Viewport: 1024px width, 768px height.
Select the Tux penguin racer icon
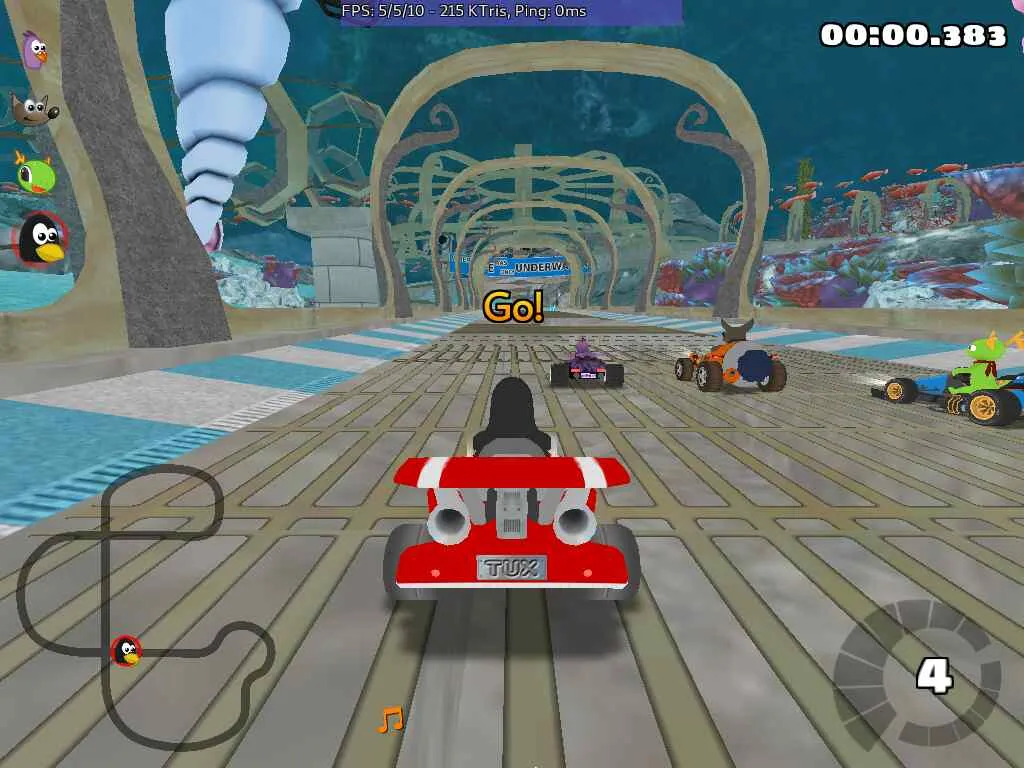tap(41, 240)
